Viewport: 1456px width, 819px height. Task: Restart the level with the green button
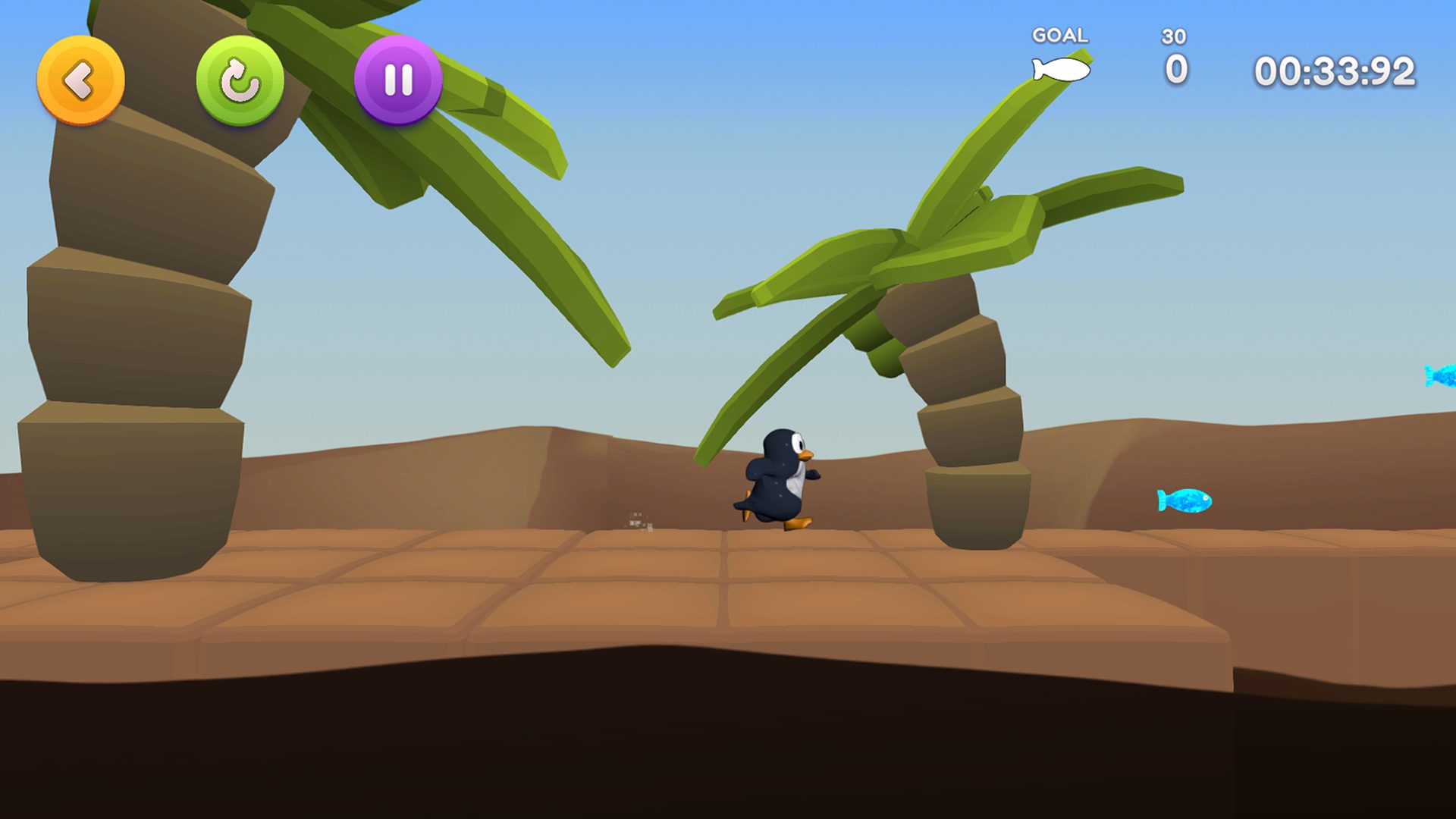point(240,80)
